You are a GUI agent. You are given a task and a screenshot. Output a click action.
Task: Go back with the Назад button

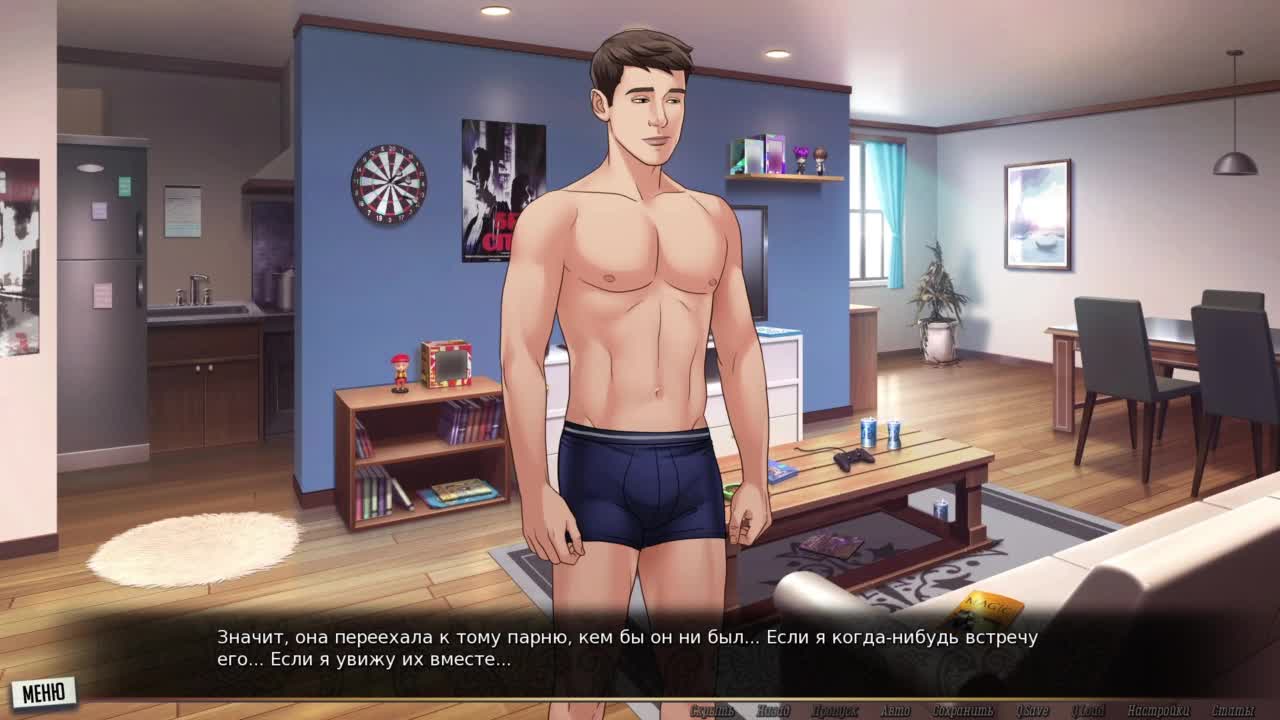[x=772, y=711]
